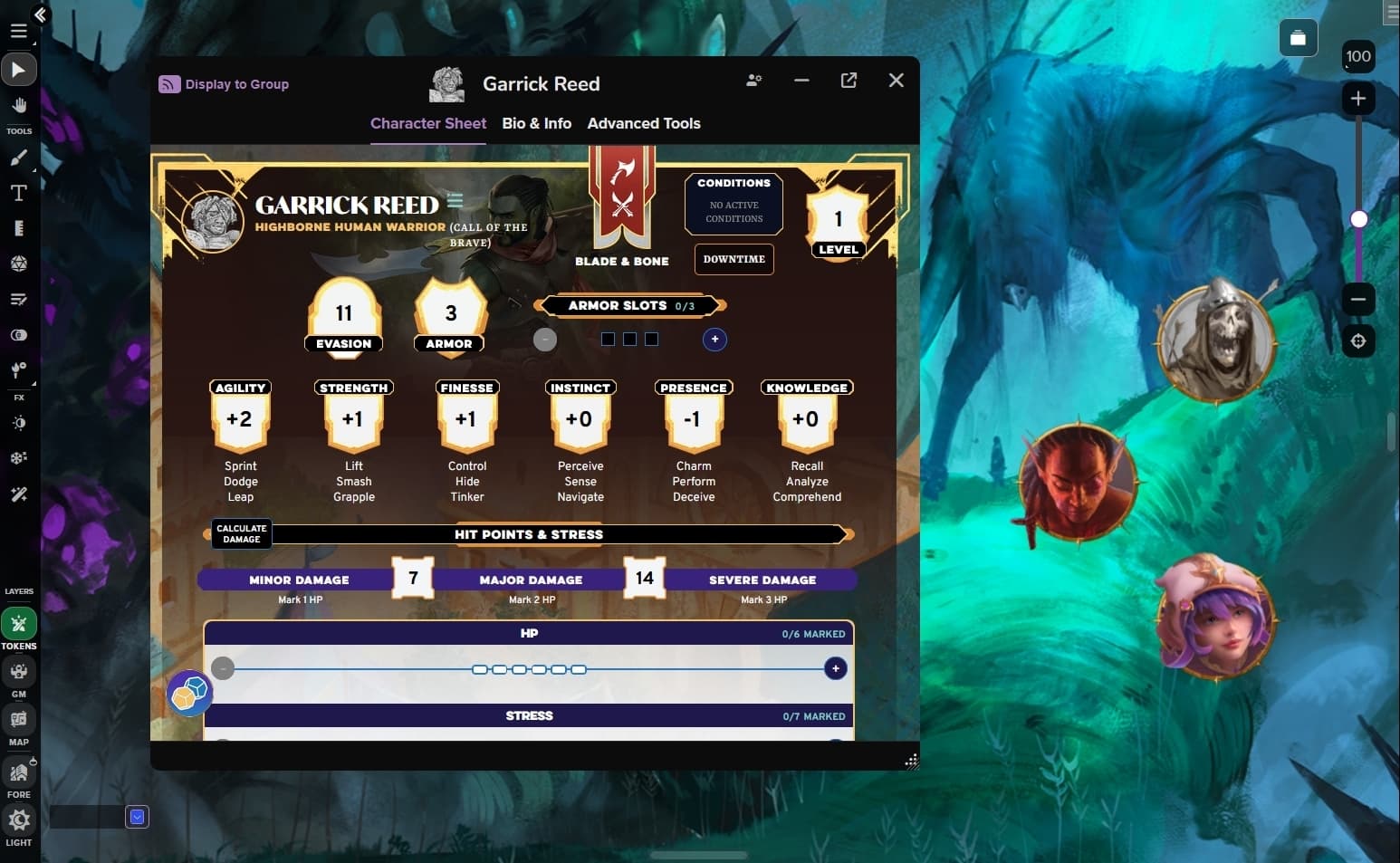The height and width of the screenshot is (863, 1400).
Task: Click Display to Group
Action: 224,84
